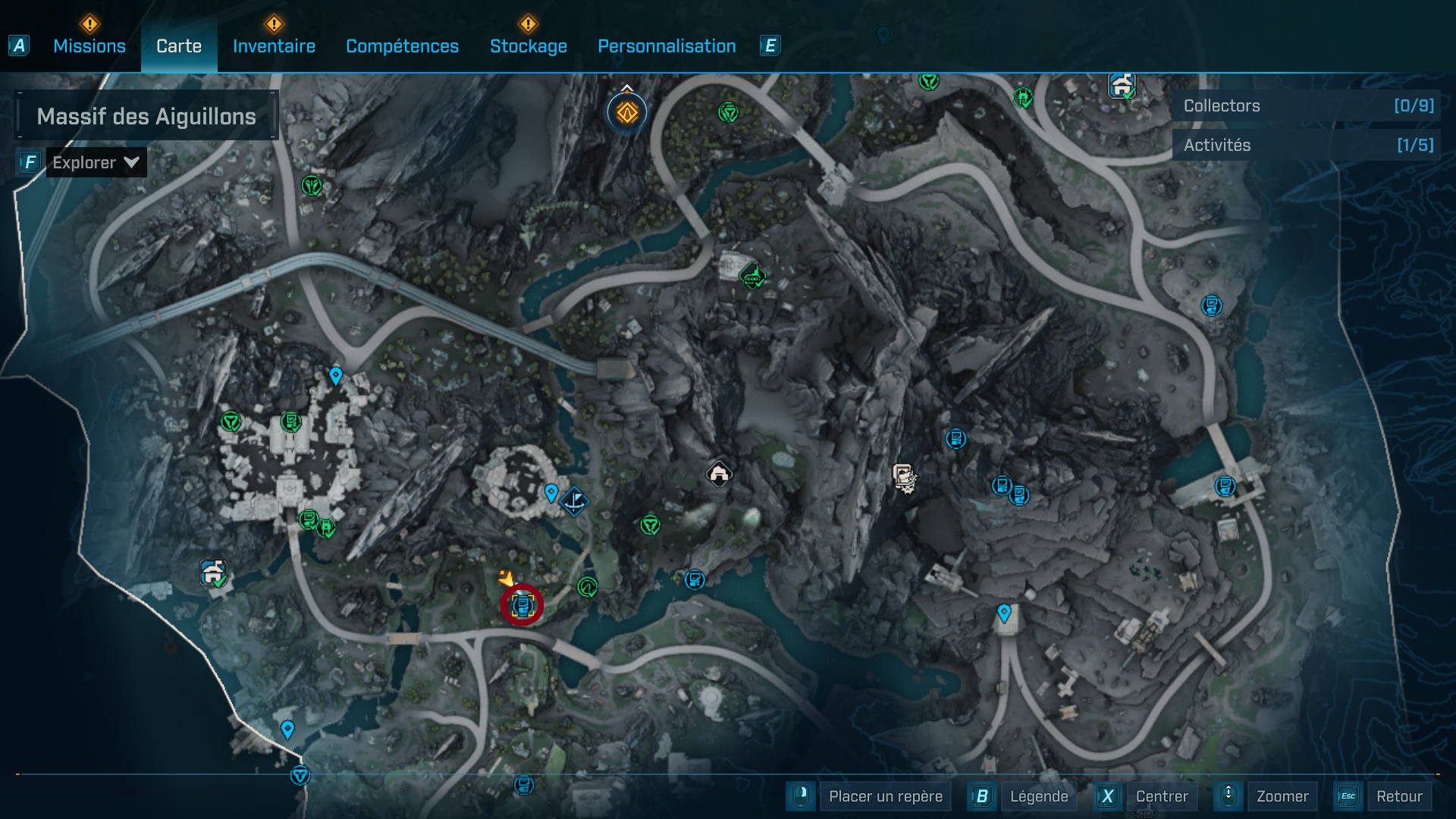This screenshot has height=819, width=1456.
Task: Click the Placer un repère button
Action: pos(884,796)
